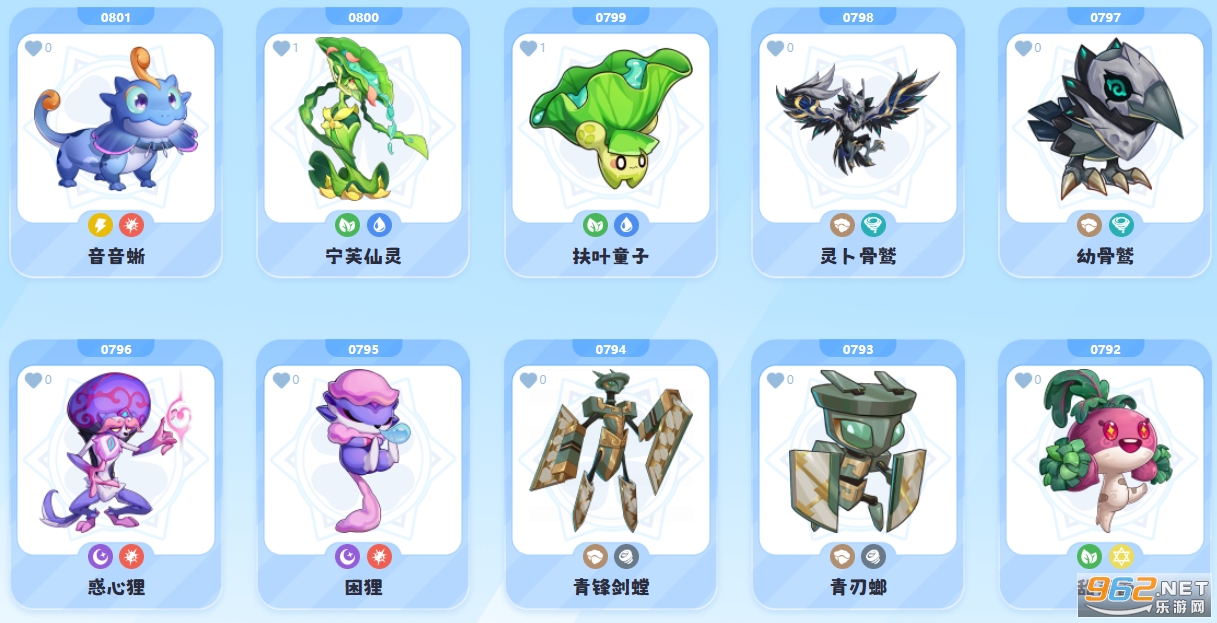This screenshot has width=1217, height=623.
Task: Tap the heart on 扶叶童子's card
Action: point(529,48)
